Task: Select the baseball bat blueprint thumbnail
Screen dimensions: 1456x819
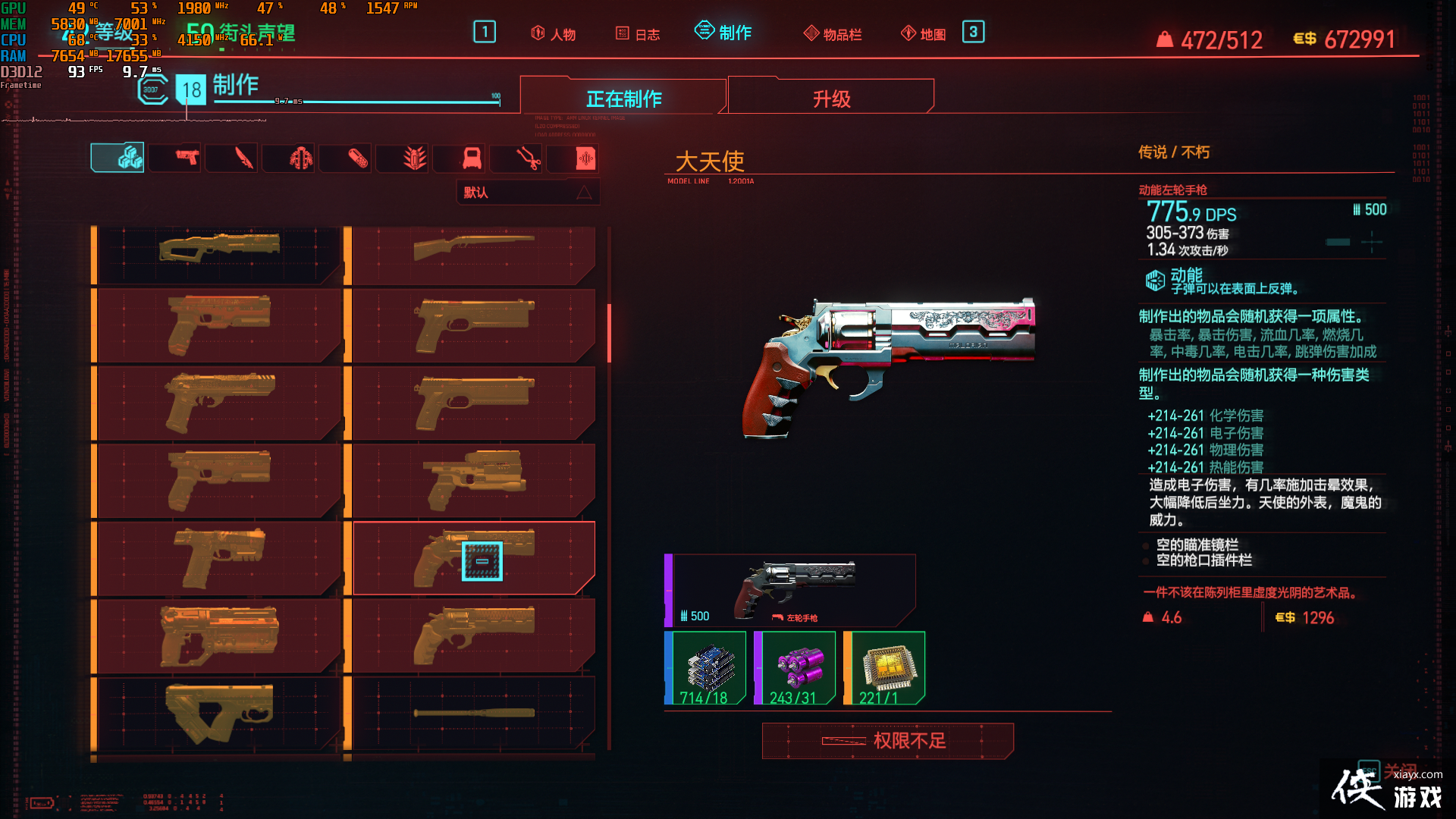Action: pyautogui.click(x=473, y=711)
